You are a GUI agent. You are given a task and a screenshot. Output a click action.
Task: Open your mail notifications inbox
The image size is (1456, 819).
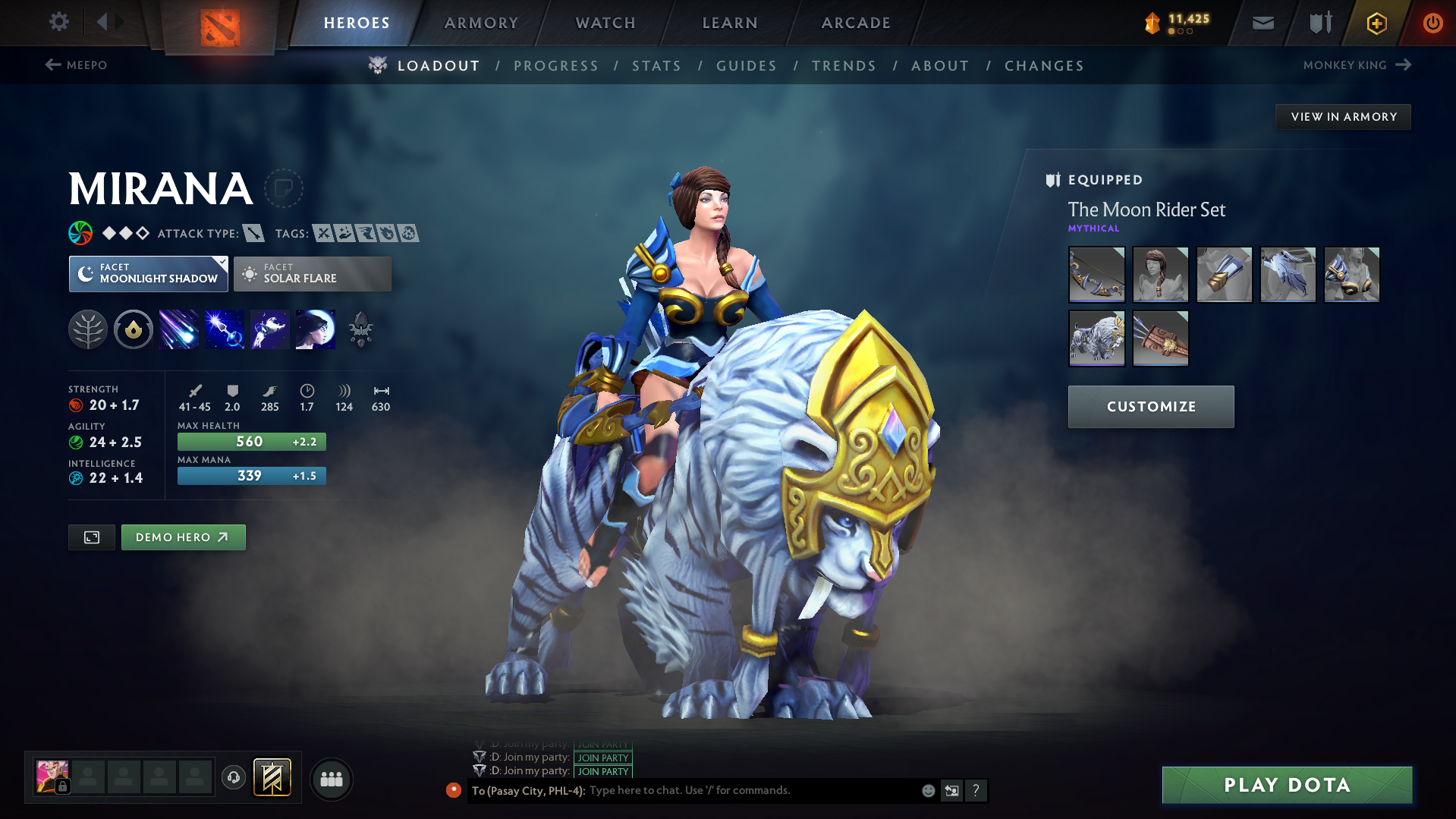click(x=1262, y=23)
